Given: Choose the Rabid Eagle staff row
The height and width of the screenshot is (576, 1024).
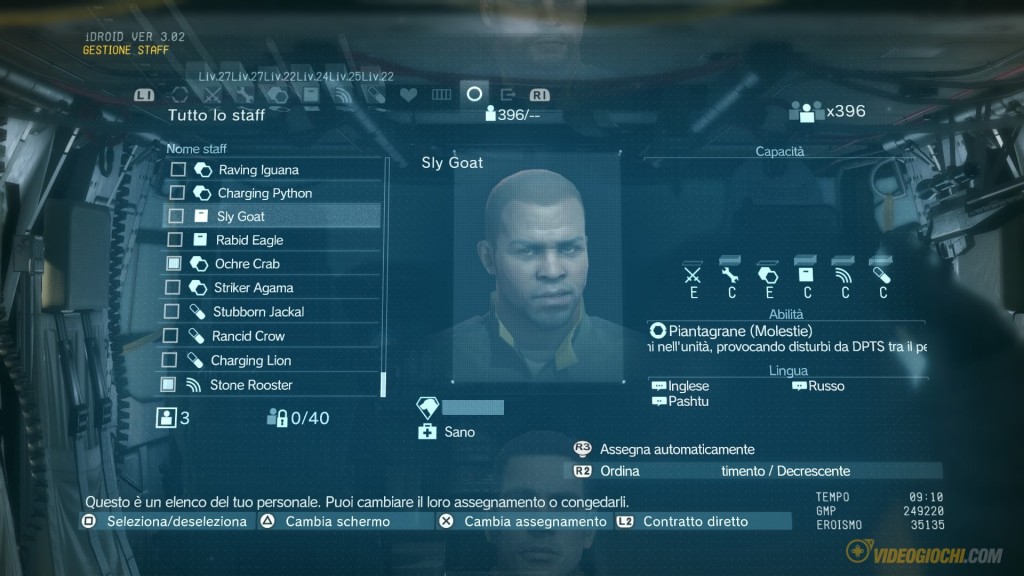Looking at the screenshot, I should point(249,240).
